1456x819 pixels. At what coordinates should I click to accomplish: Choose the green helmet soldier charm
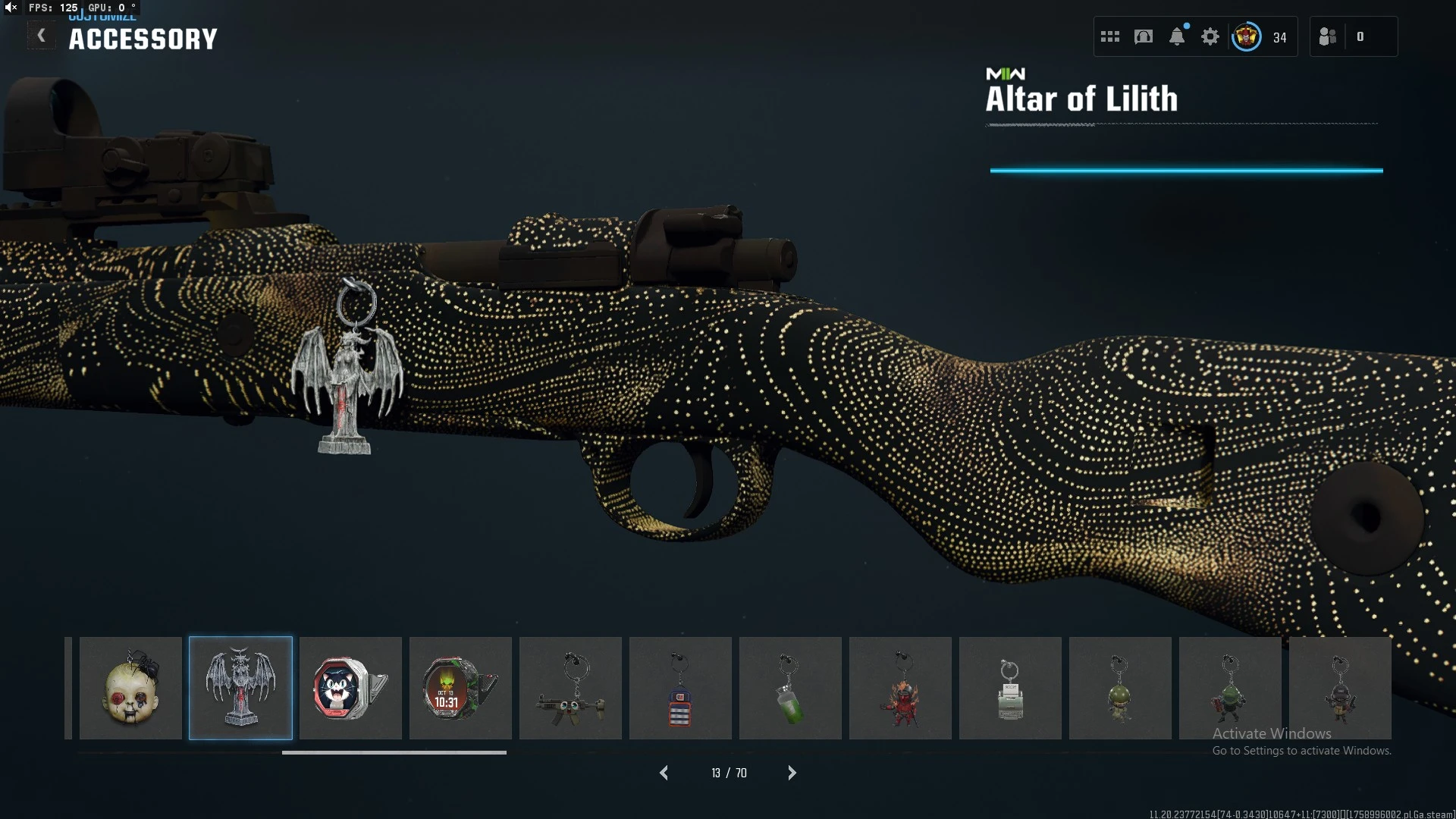[1120, 688]
